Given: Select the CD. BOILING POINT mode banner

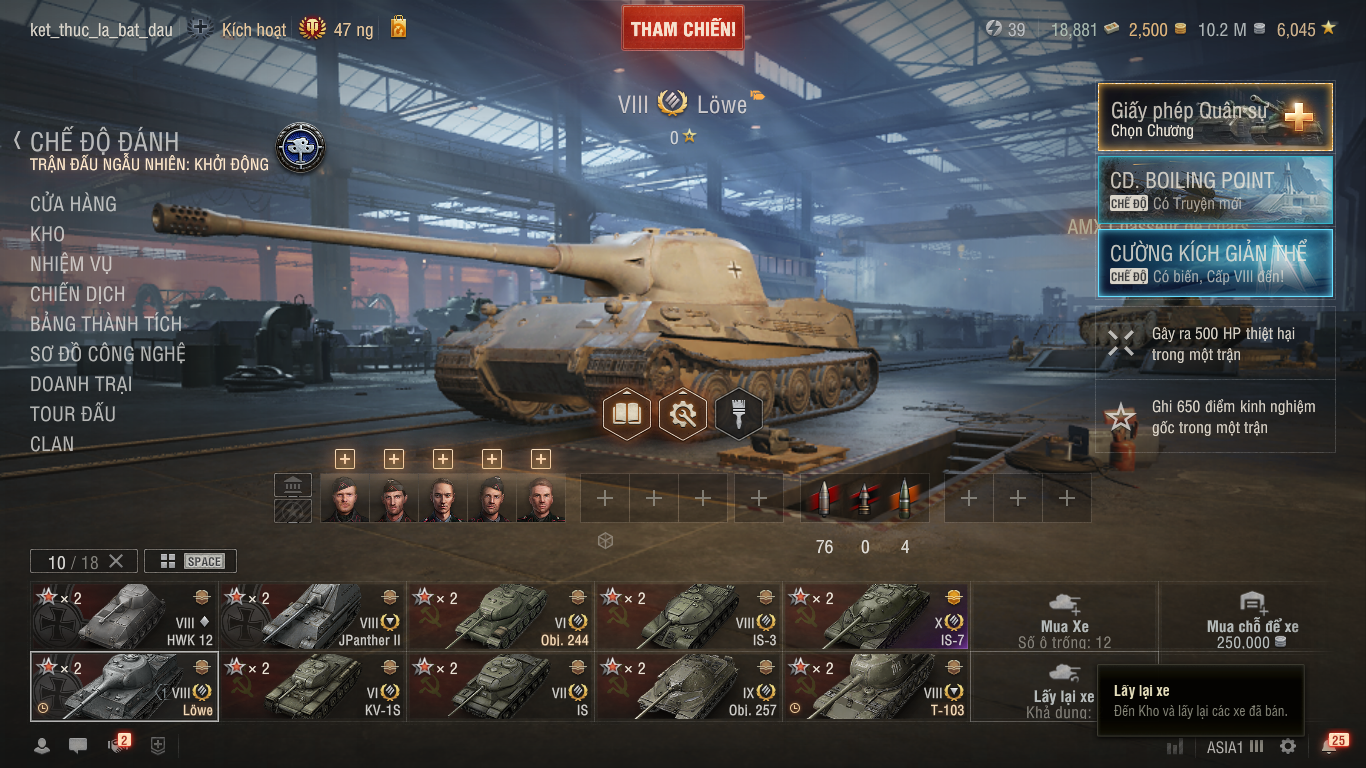Looking at the screenshot, I should point(1215,190).
